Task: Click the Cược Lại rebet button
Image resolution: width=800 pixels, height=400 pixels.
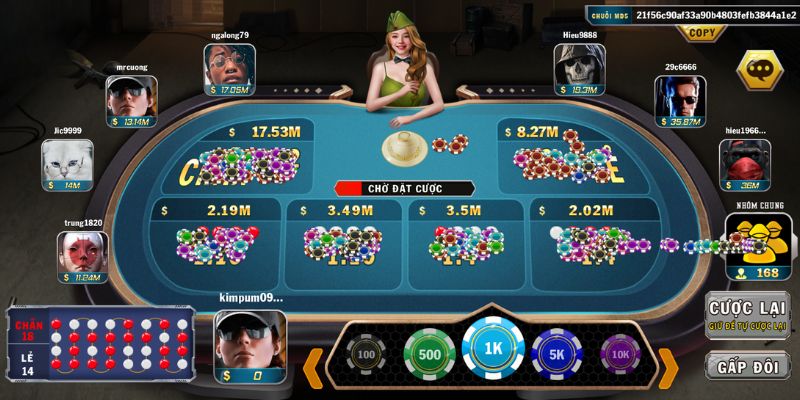Action: pos(747,312)
